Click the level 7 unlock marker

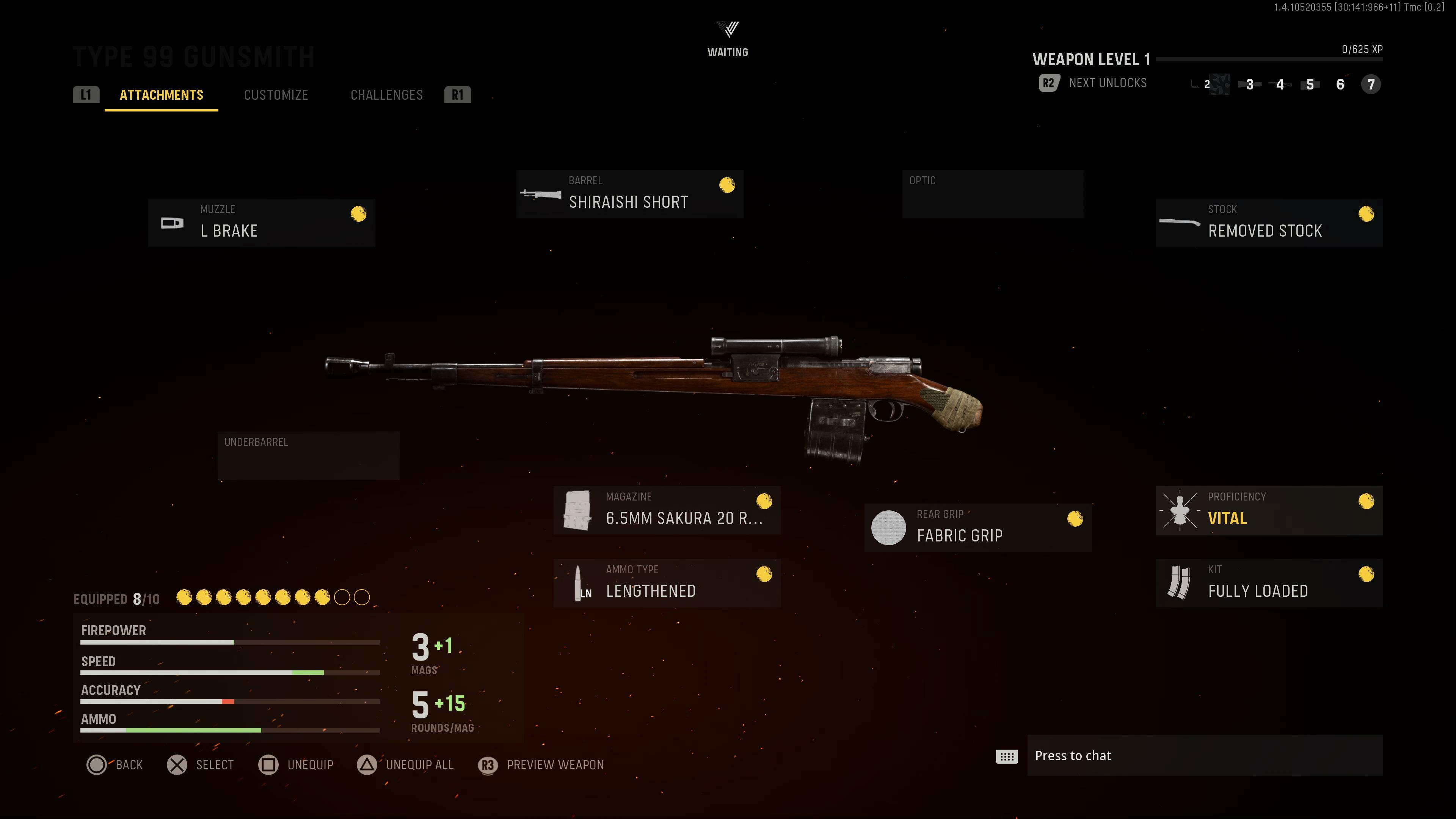click(1371, 84)
